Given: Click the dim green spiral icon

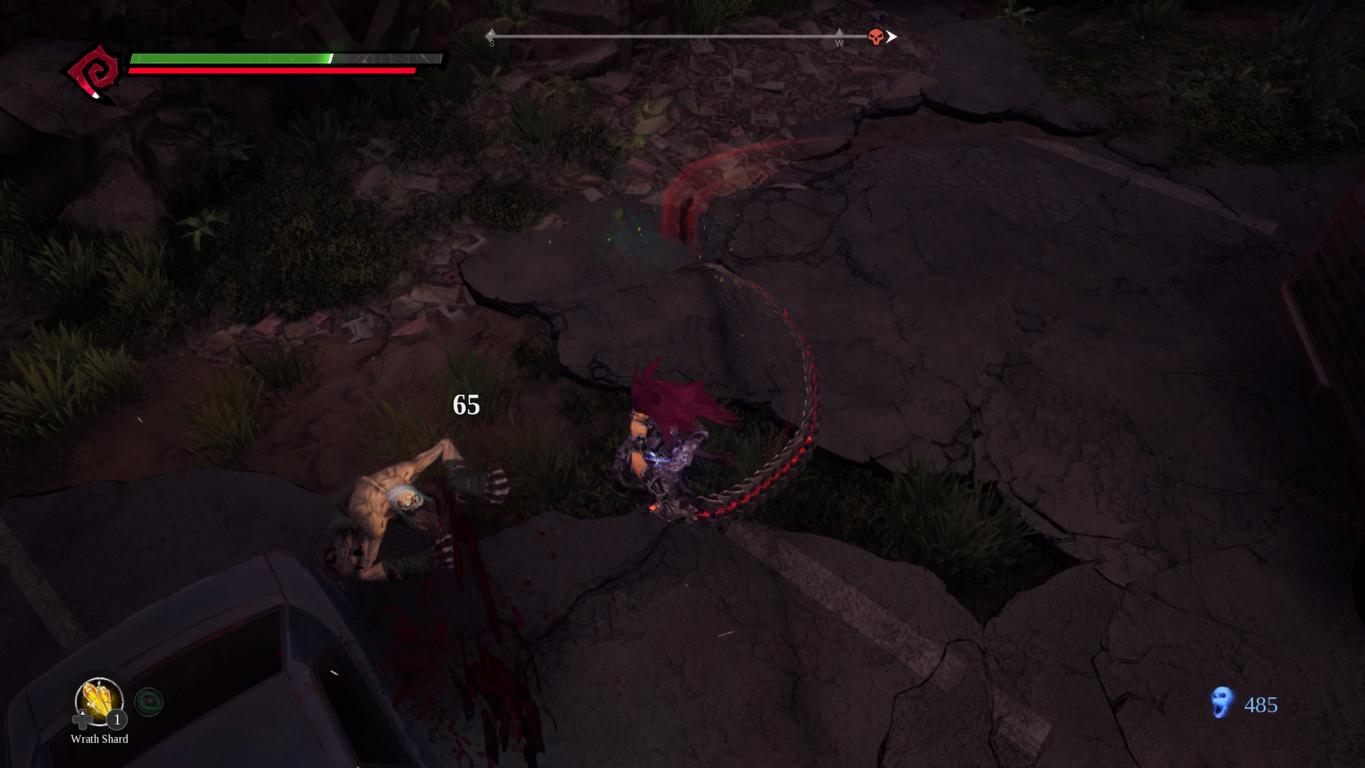Looking at the screenshot, I should [148, 702].
